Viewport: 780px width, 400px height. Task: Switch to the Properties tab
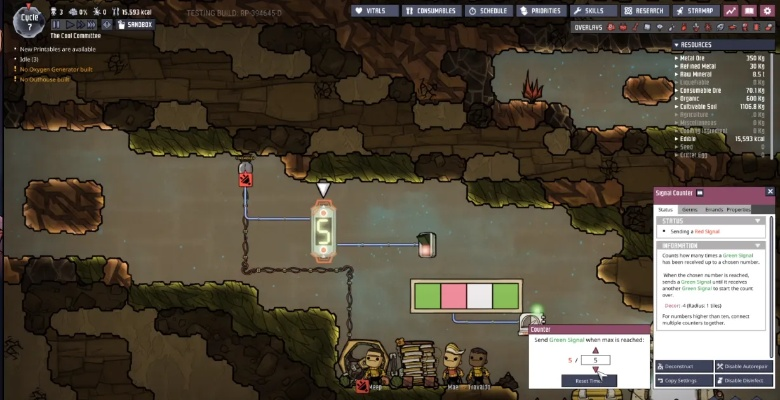(x=738, y=209)
